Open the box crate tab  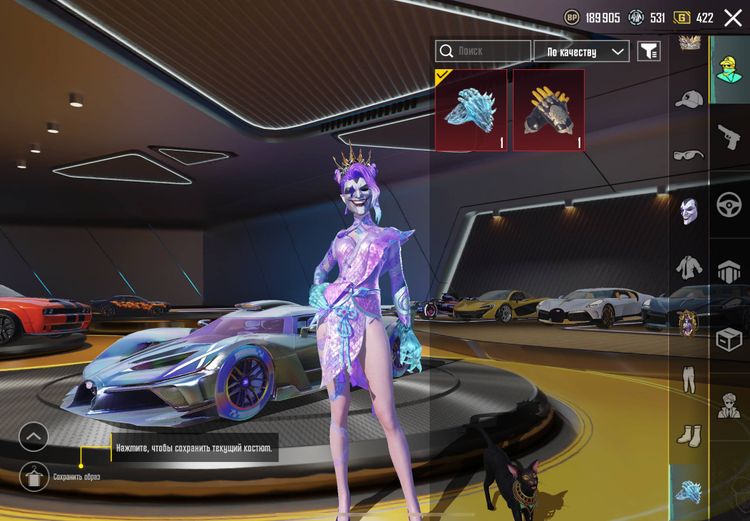click(730, 339)
